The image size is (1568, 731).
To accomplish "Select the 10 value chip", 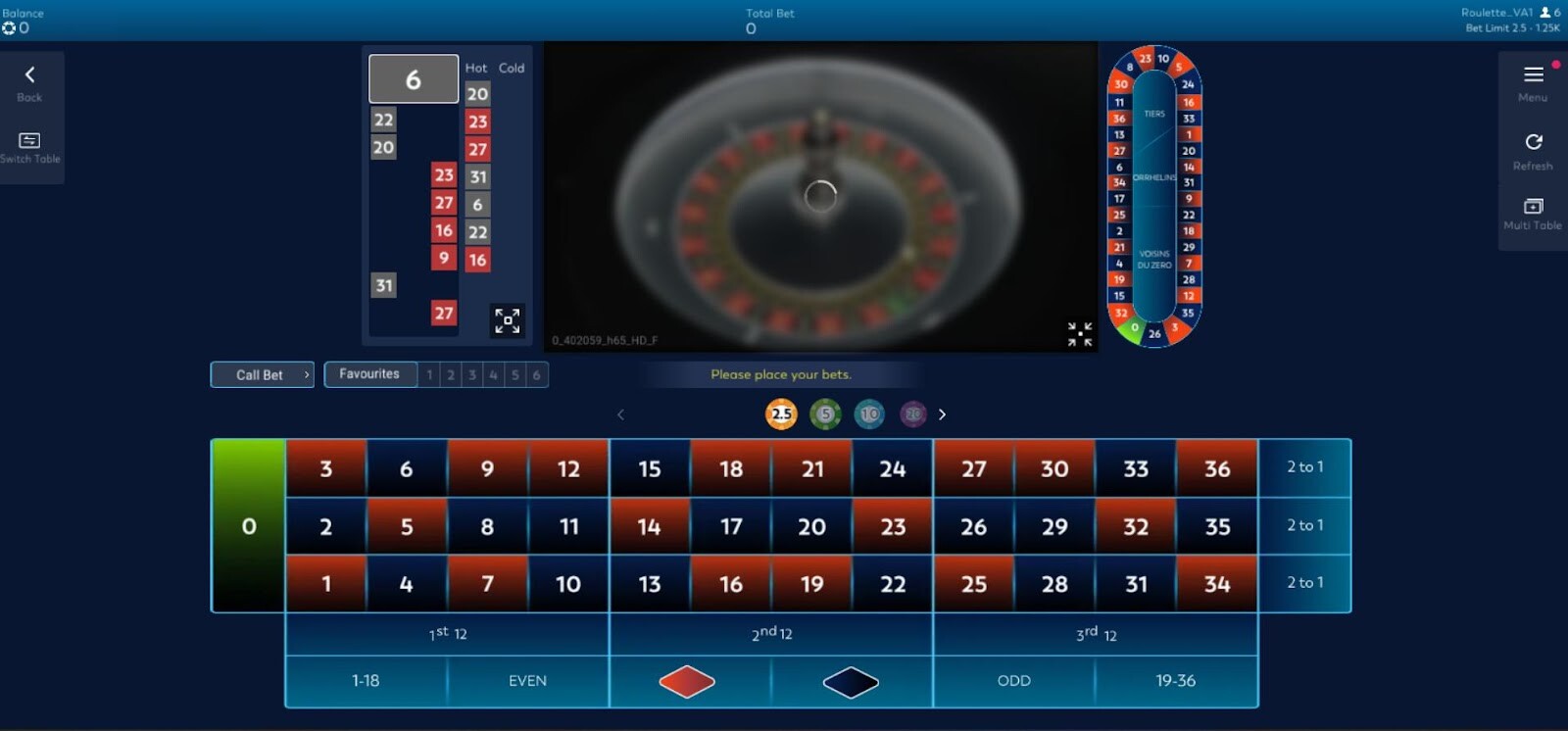I will 869,414.
